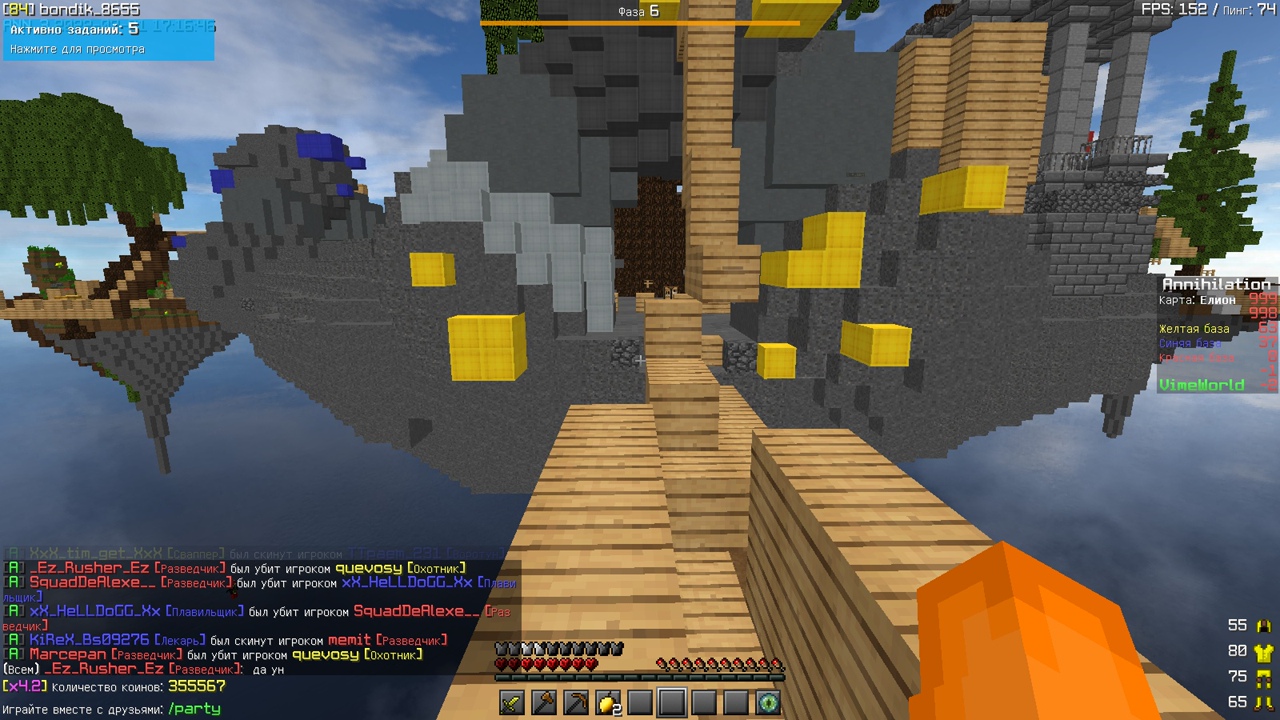
Task: Select the golden apple hotbar slot
Action: pyautogui.click(x=607, y=703)
